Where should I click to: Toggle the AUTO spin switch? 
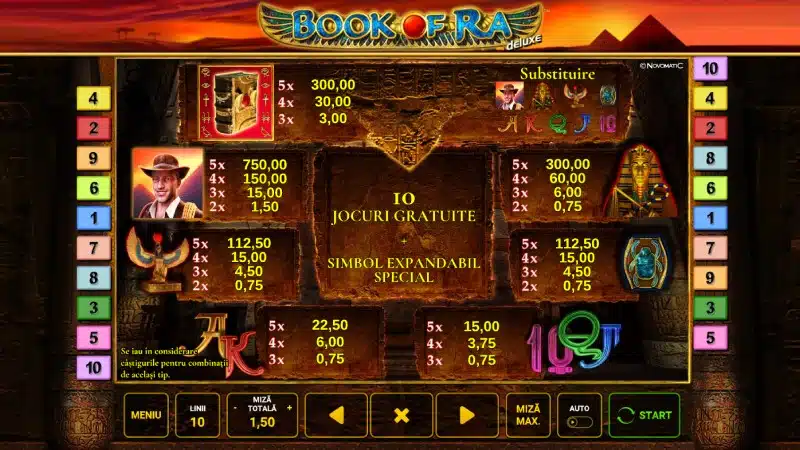click(579, 421)
